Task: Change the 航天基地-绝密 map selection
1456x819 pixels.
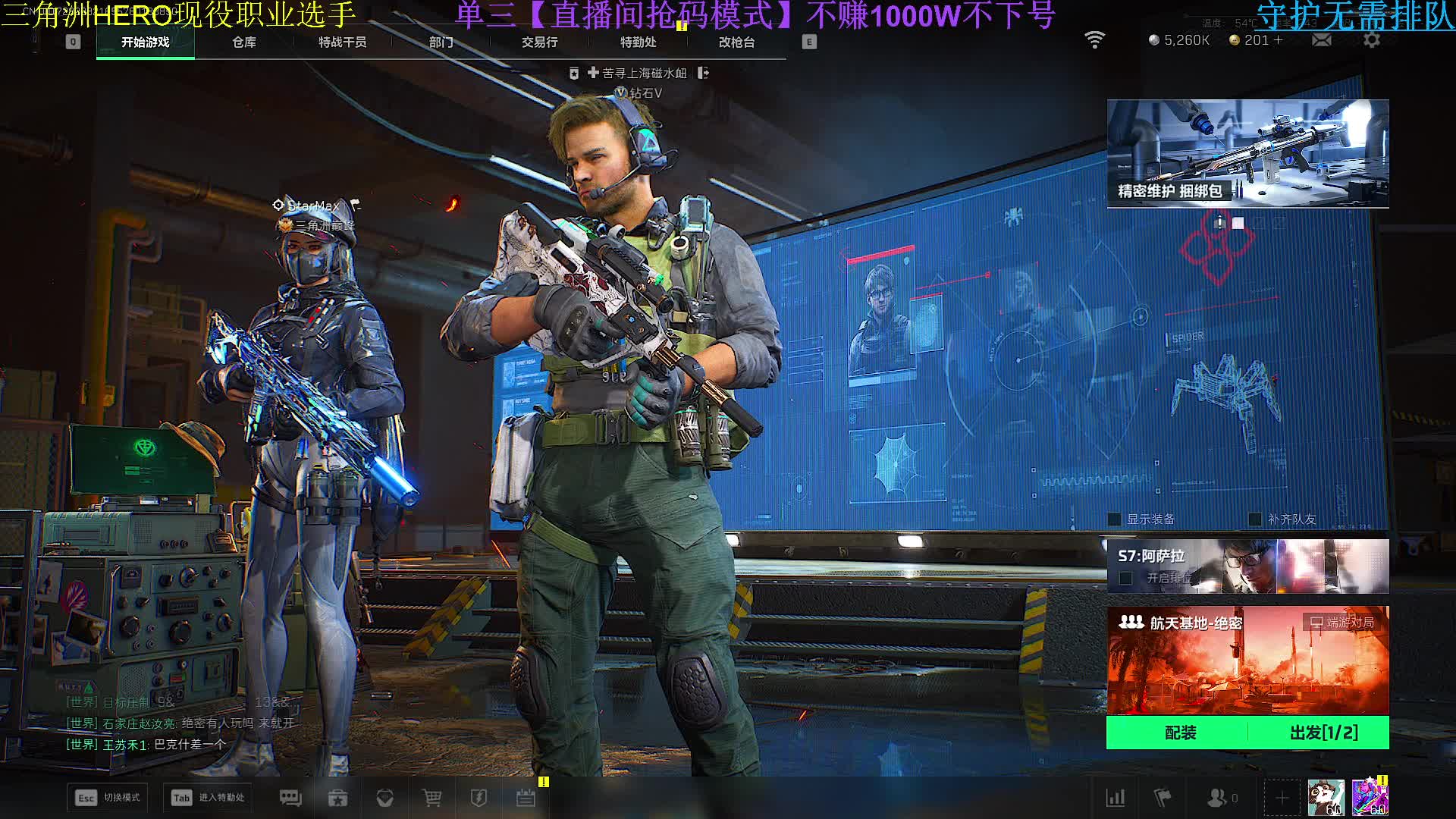Action: (x=1247, y=660)
